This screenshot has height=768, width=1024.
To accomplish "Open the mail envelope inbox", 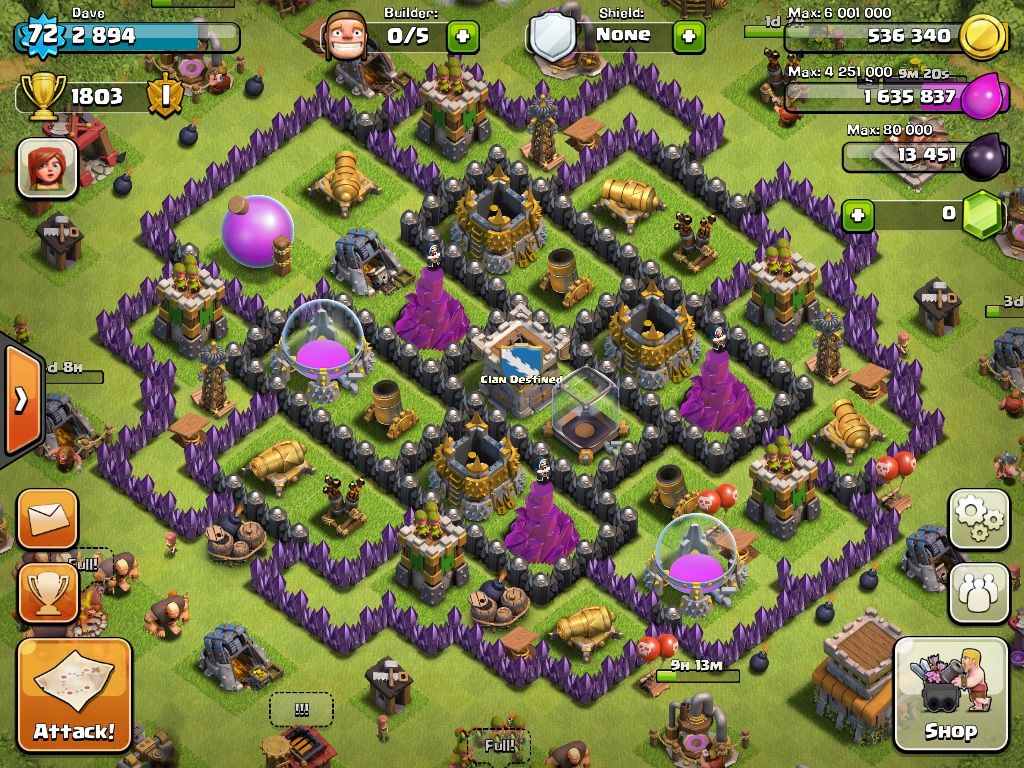I will pos(47,519).
